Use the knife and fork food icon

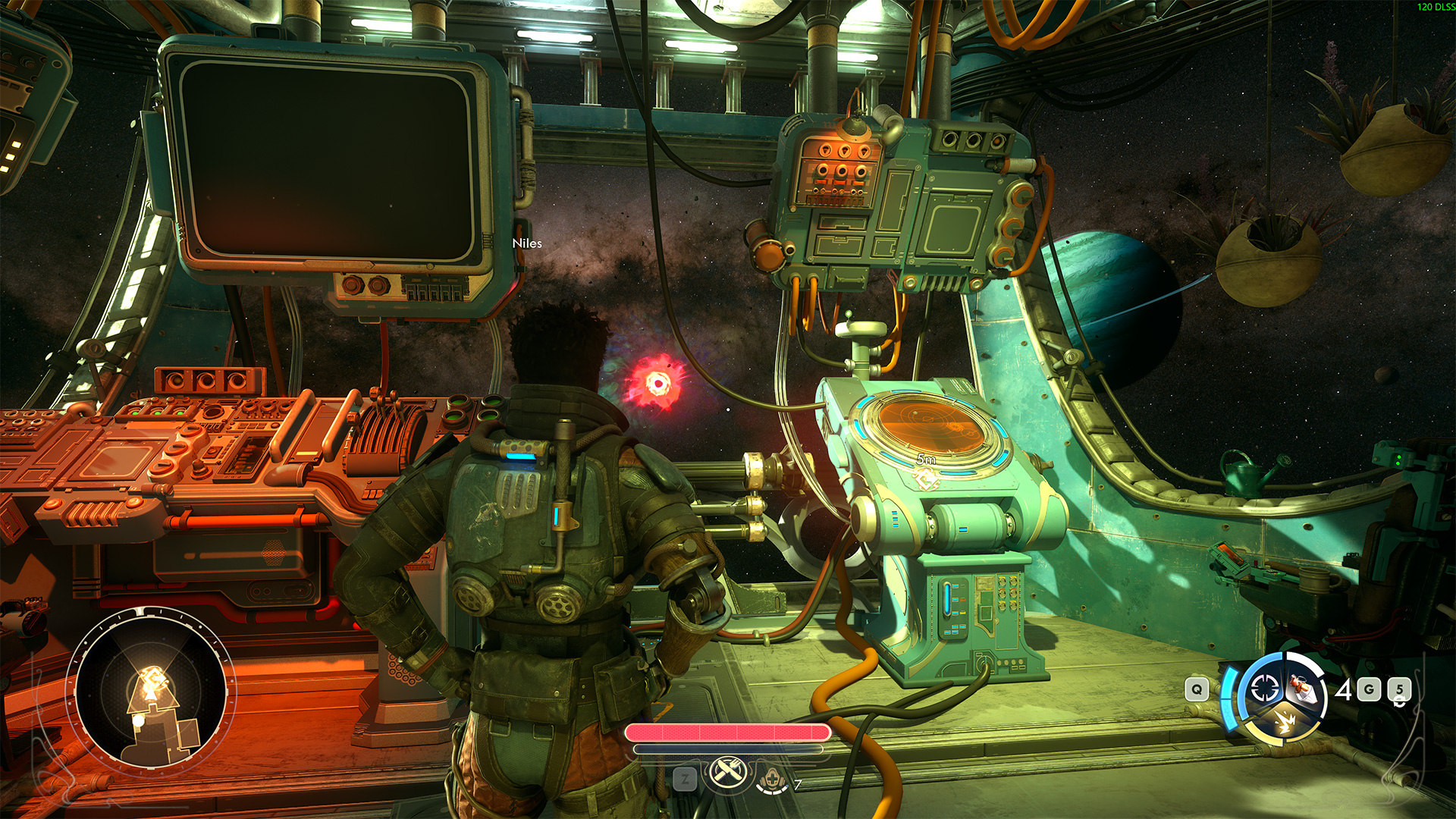pyautogui.click(x=729, y=773)
